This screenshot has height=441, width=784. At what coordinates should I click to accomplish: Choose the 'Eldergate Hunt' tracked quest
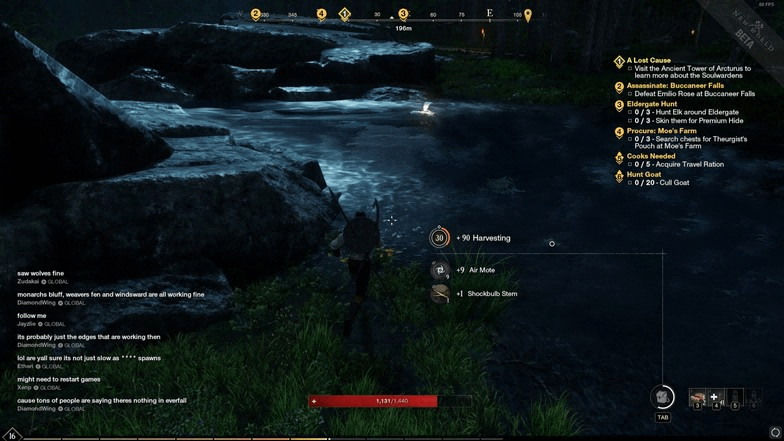coord(651,104)
